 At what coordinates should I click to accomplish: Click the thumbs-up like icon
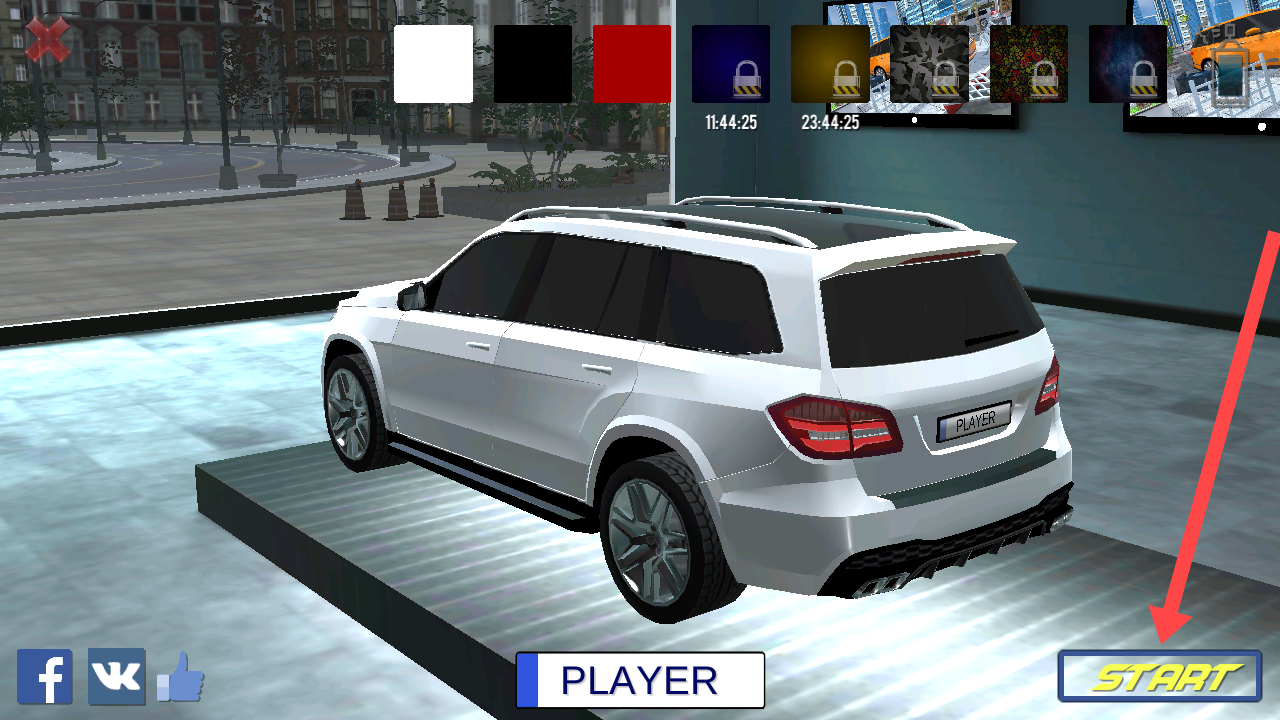pyautogui.click(x=181, y=678)
